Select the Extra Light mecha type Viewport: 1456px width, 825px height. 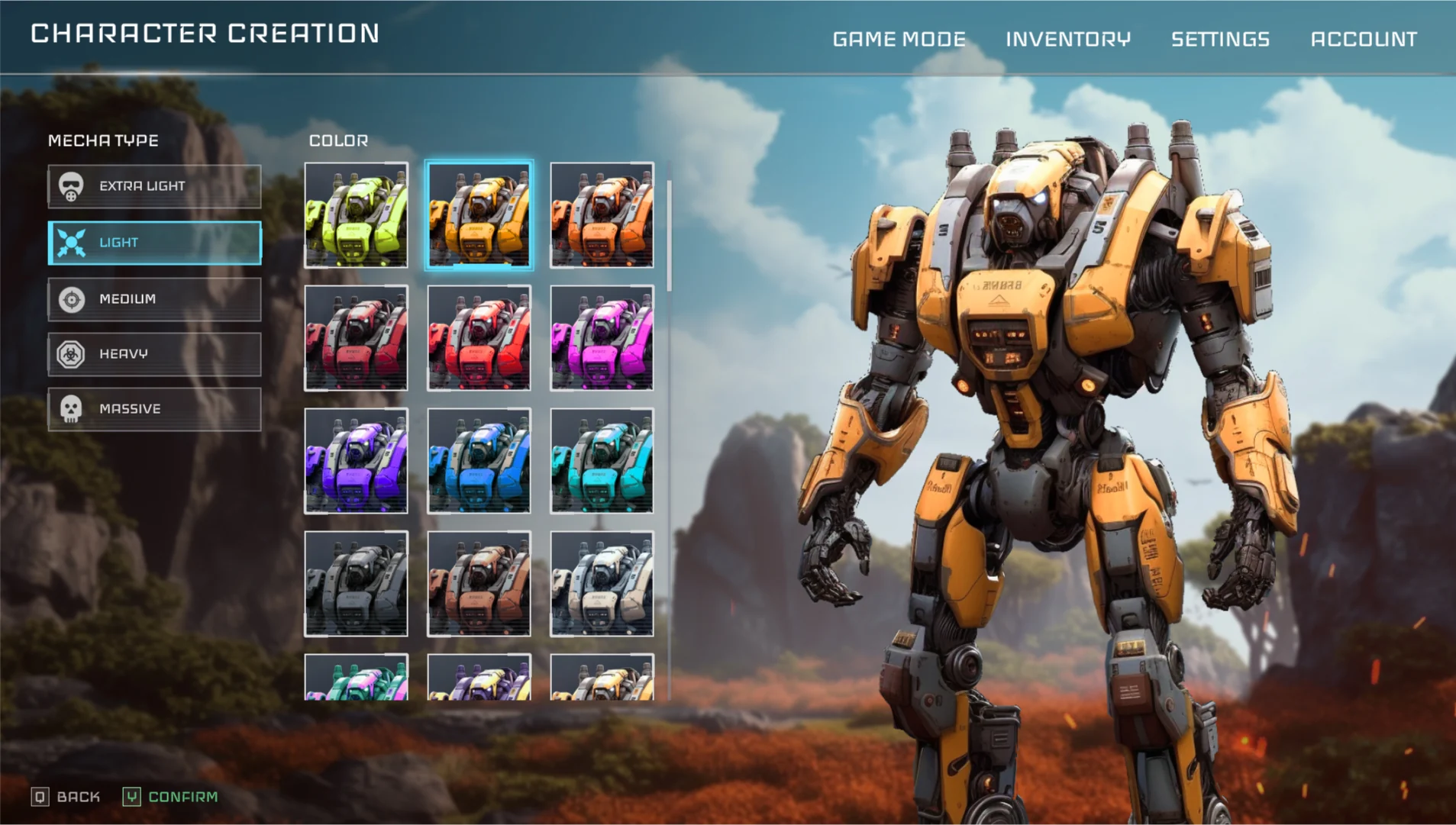pyautogui.click(x=154, y=186)
